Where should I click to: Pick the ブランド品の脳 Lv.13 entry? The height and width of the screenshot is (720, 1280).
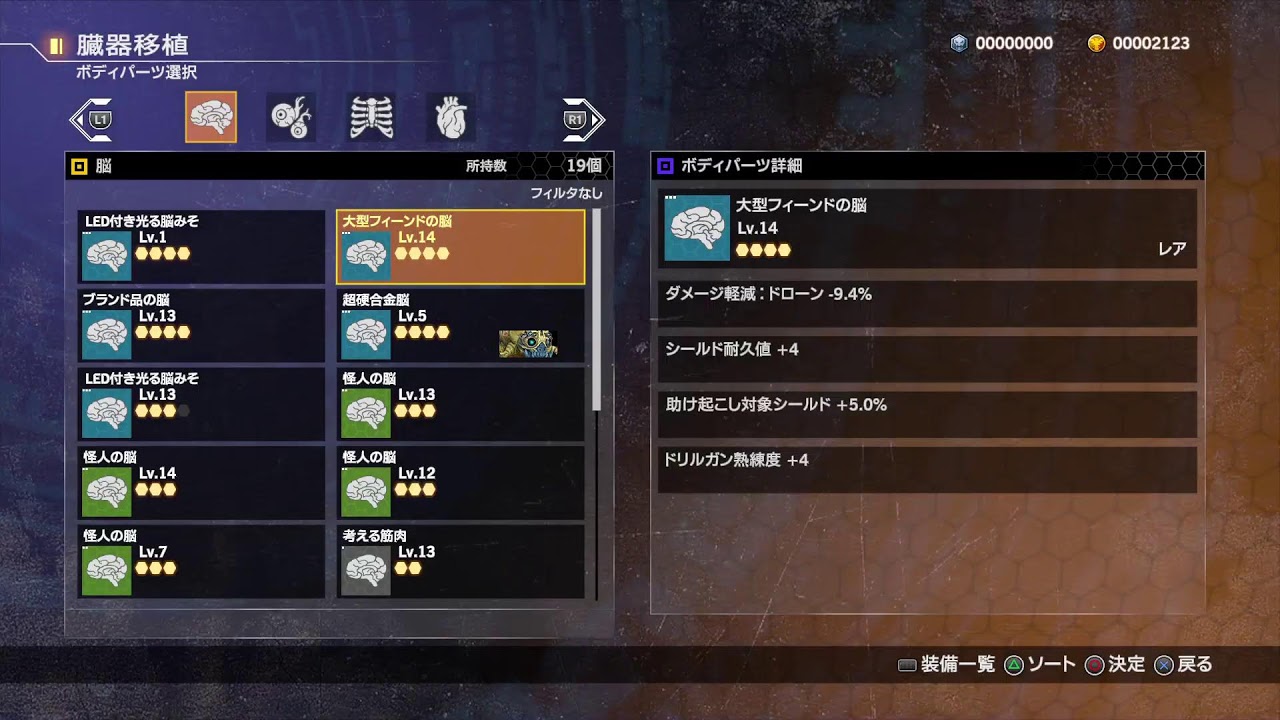[x=201, y=325]
